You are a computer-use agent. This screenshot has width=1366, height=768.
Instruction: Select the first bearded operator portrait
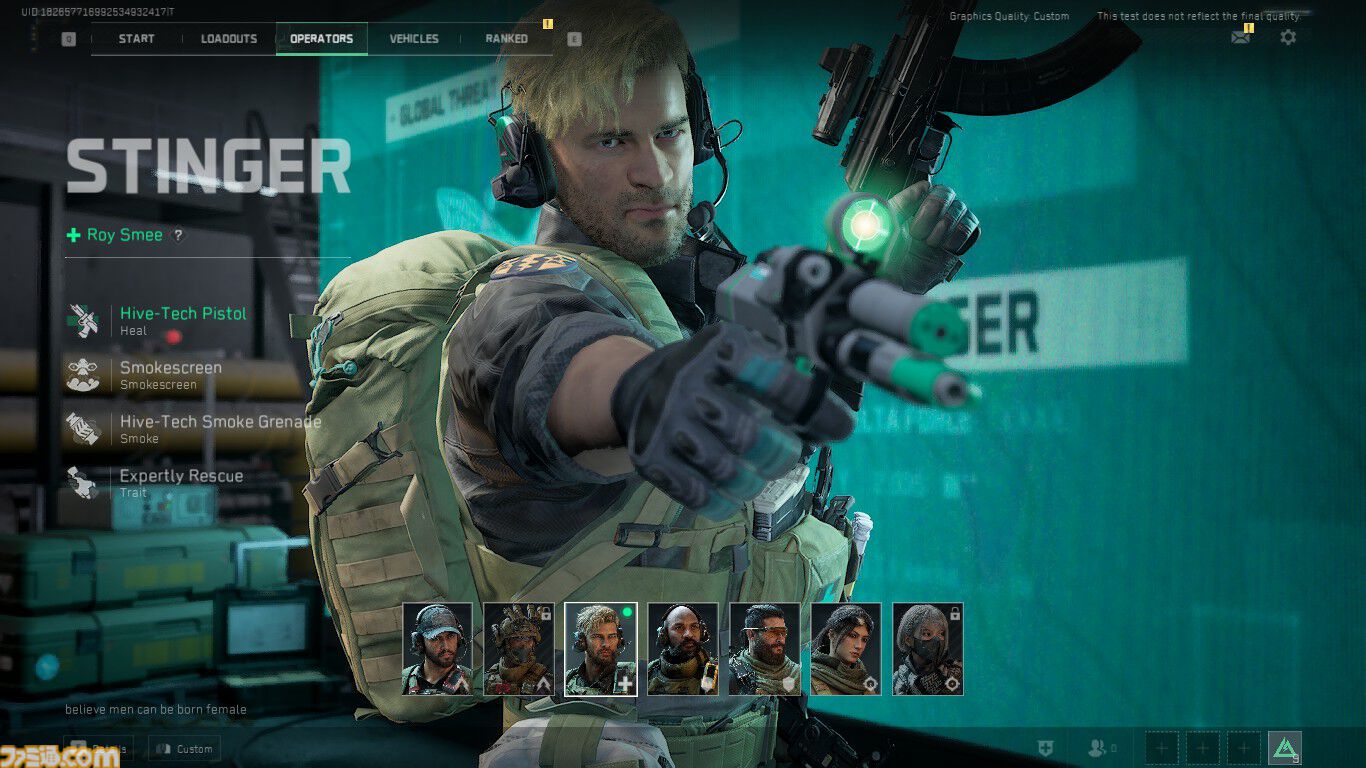tap(439, 647)
